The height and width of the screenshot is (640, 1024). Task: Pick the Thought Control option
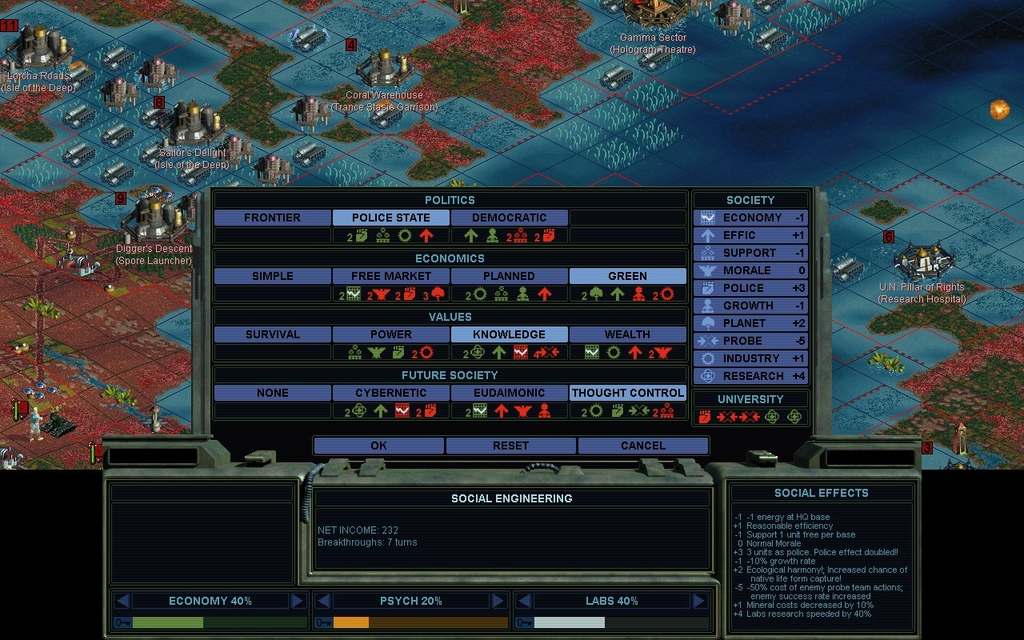pos(627,393)
